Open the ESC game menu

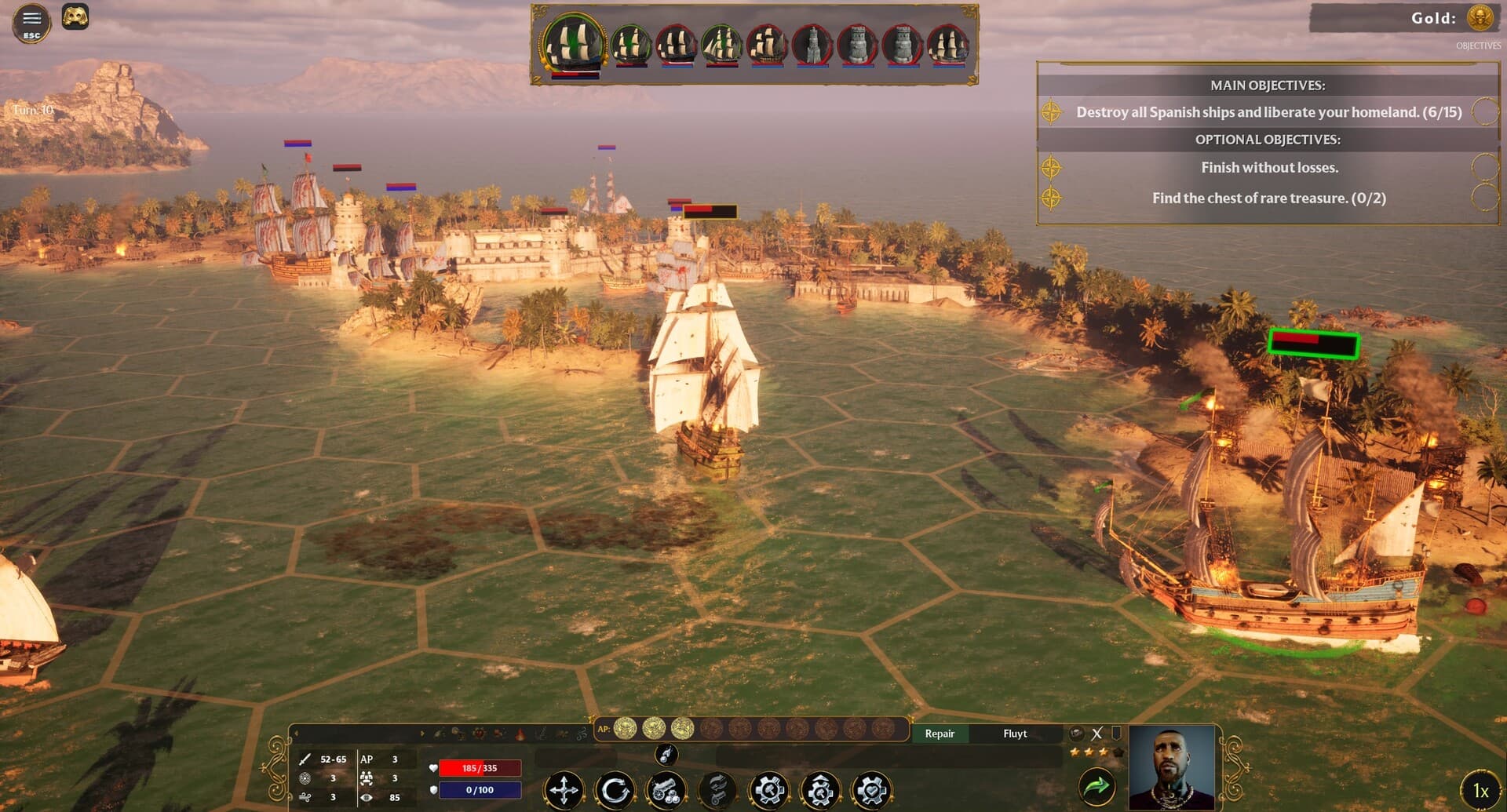coord(30,23)
